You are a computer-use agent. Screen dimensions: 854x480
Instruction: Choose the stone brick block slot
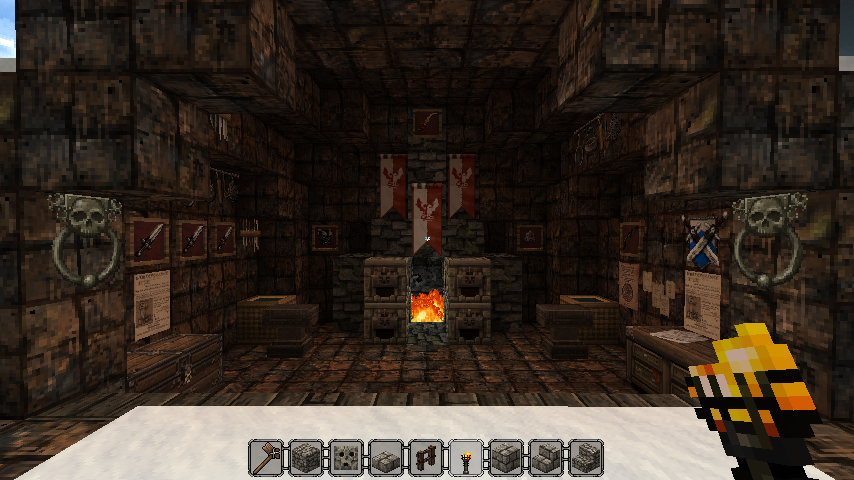pos(506,457)
